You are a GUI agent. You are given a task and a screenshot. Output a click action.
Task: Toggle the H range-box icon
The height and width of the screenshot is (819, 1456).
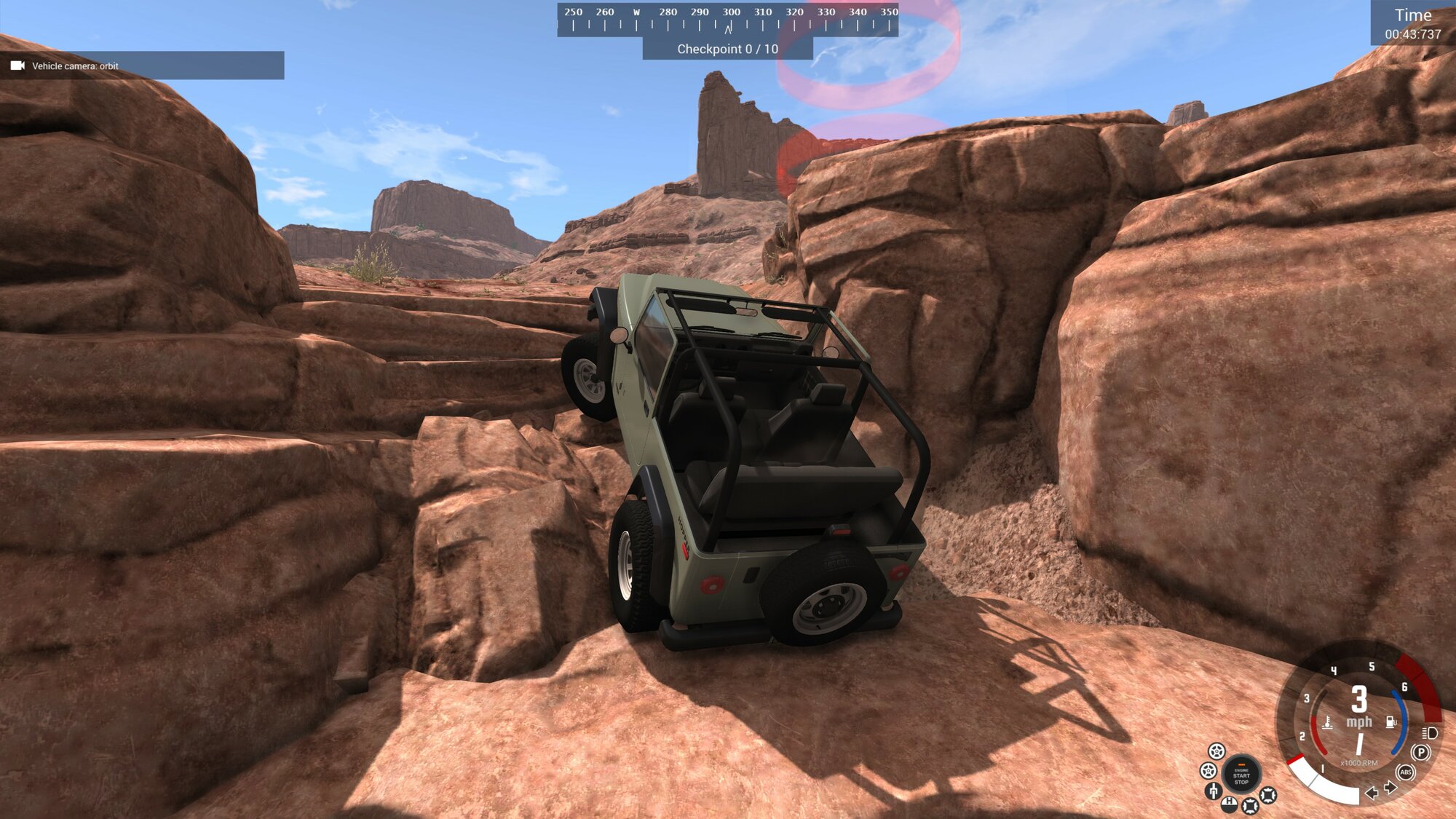click(1229, 803)
